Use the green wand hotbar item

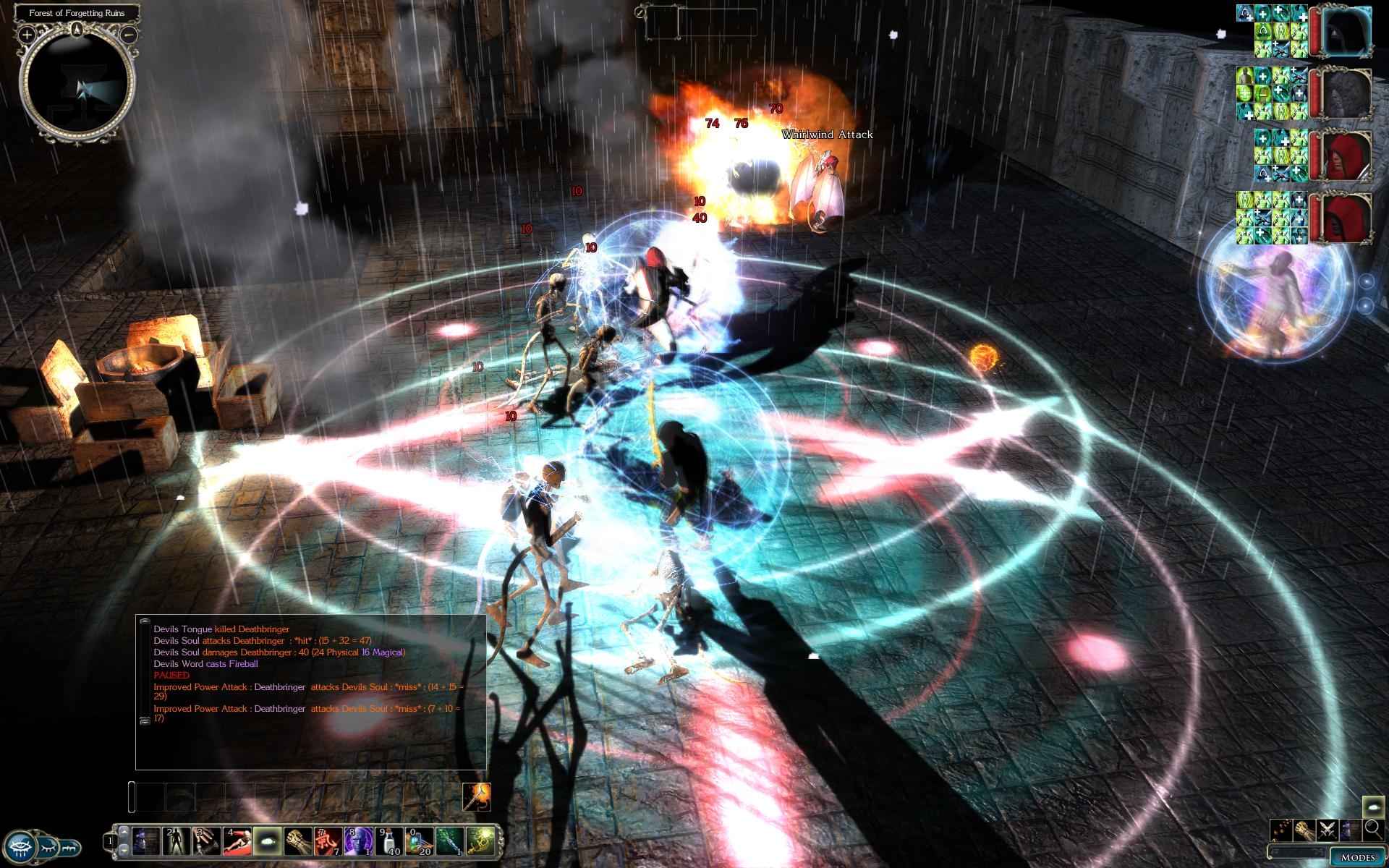449,841
